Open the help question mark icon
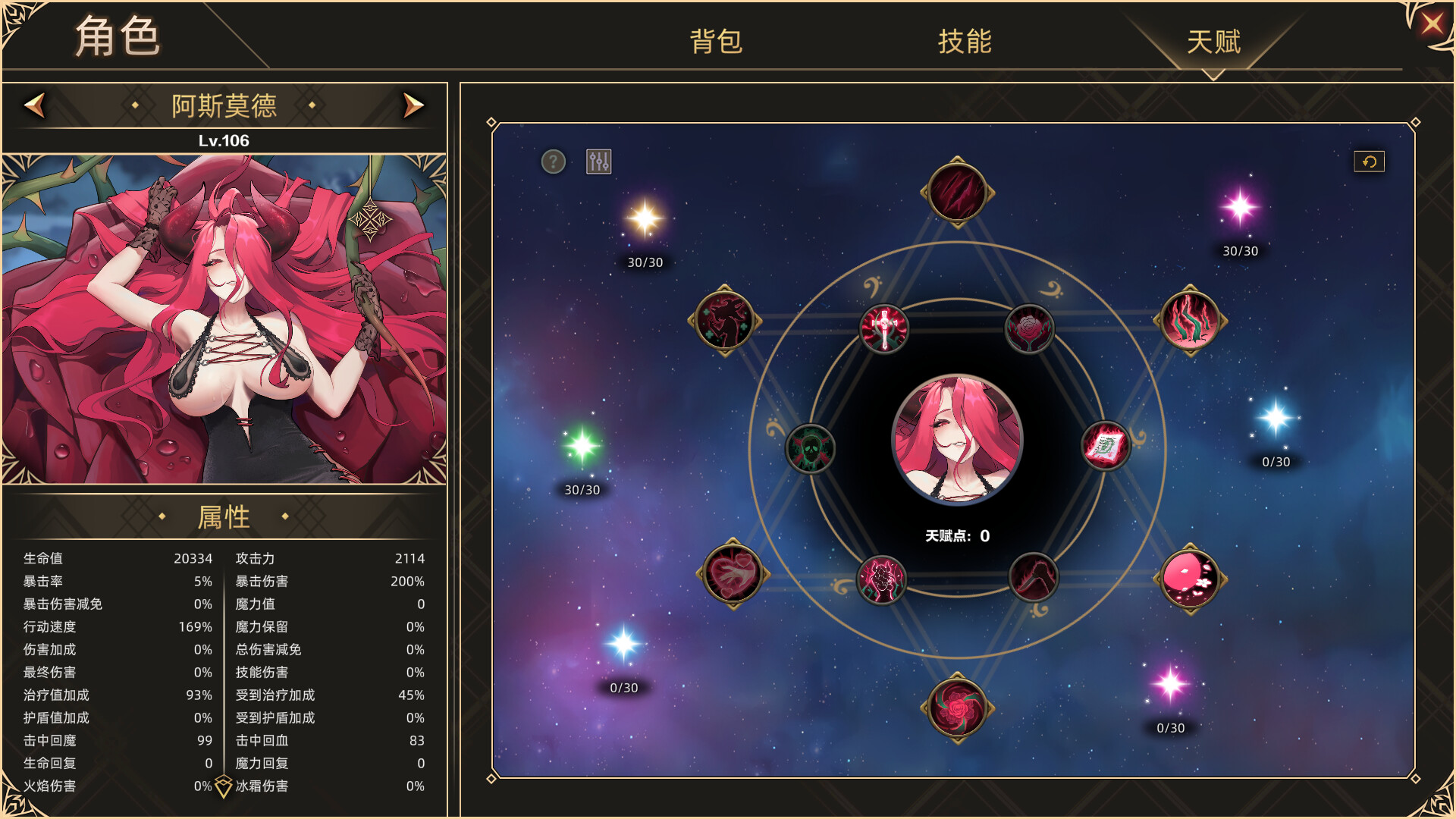This screenshot has height=819, width=1456. pyautogui.click(x=552, y=161)
